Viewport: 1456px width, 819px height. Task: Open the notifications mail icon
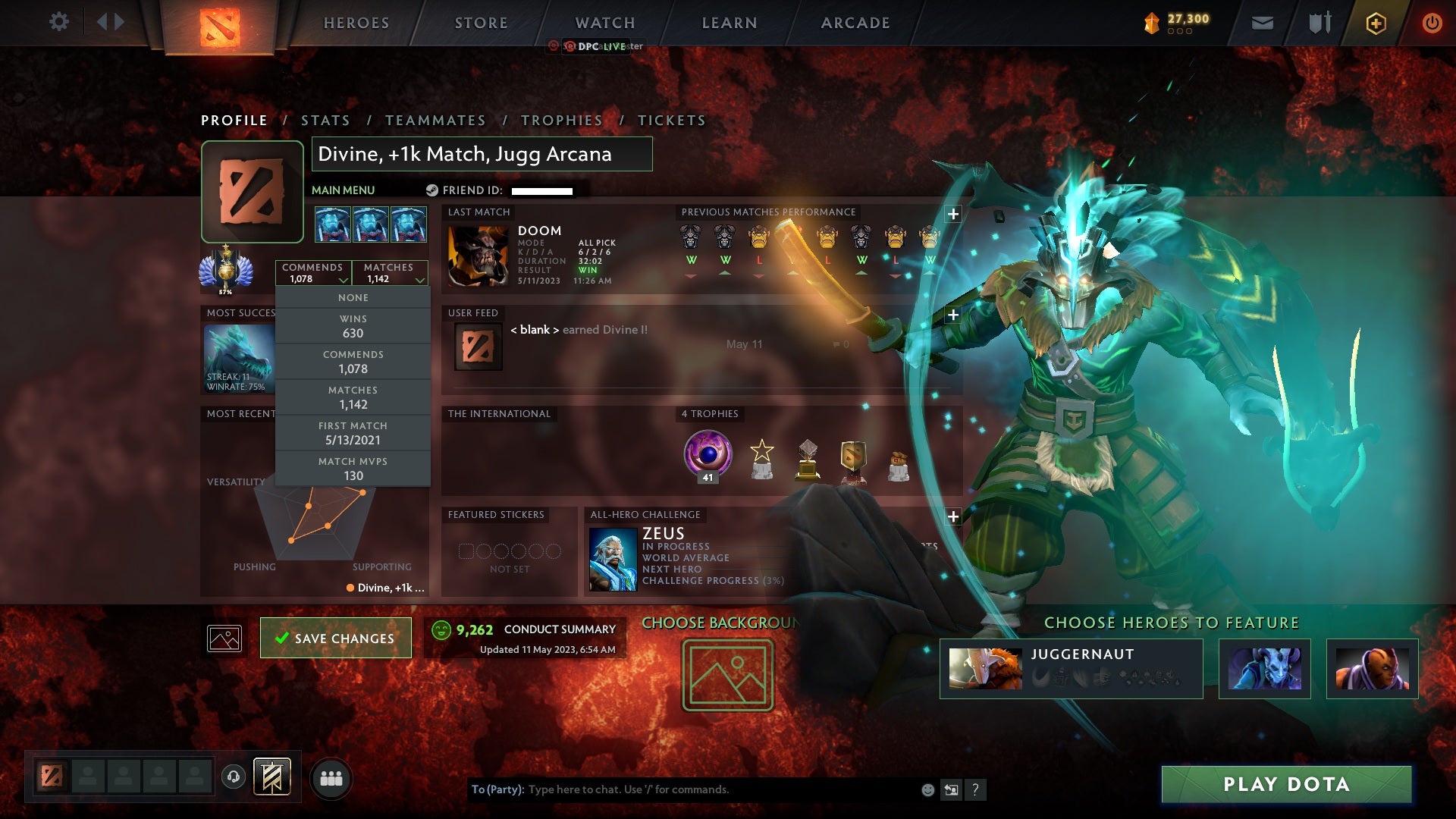[1261, 22]
